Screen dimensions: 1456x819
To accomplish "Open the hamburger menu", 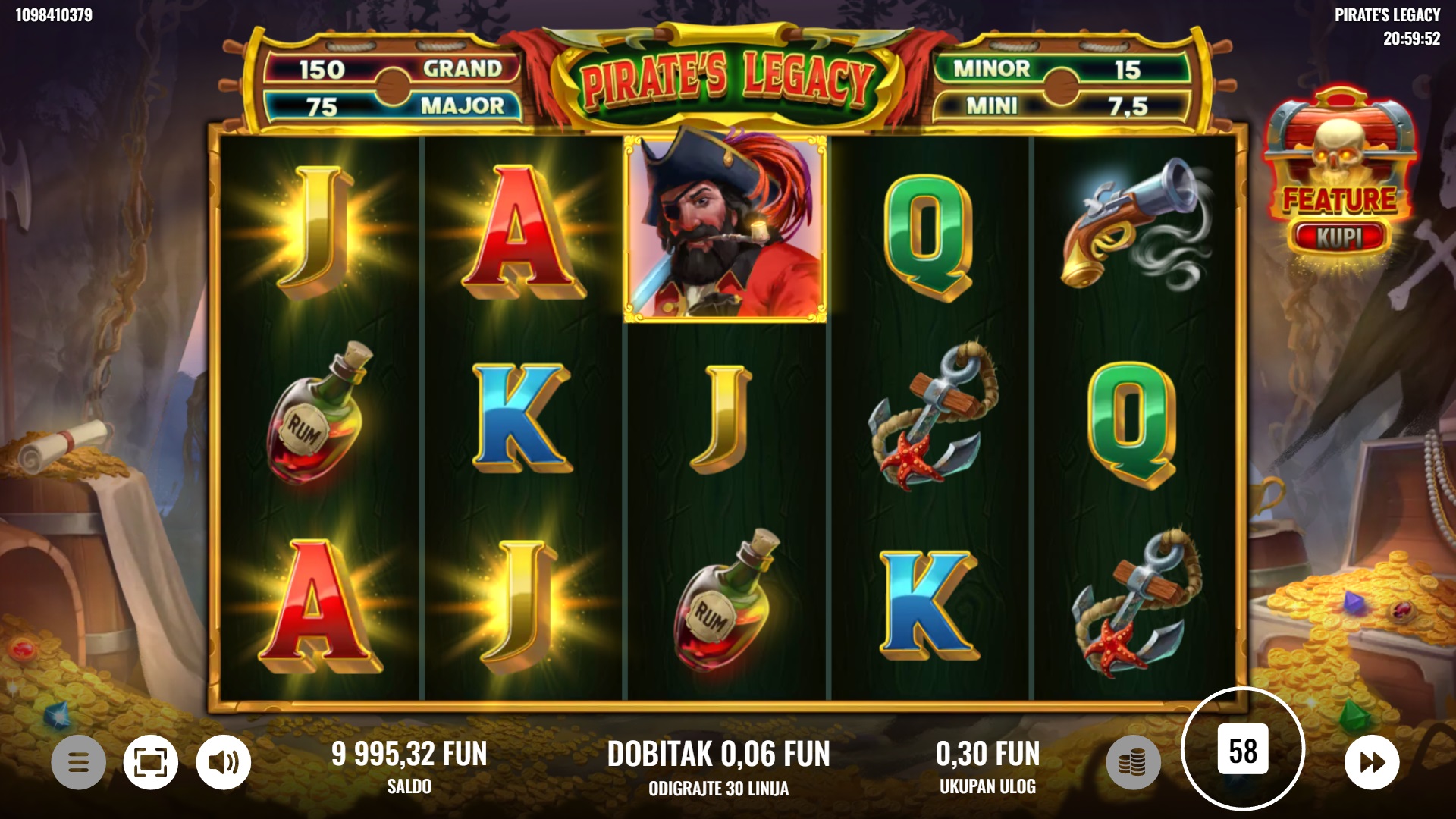I will pyautogui.click(x=78, y=761).
